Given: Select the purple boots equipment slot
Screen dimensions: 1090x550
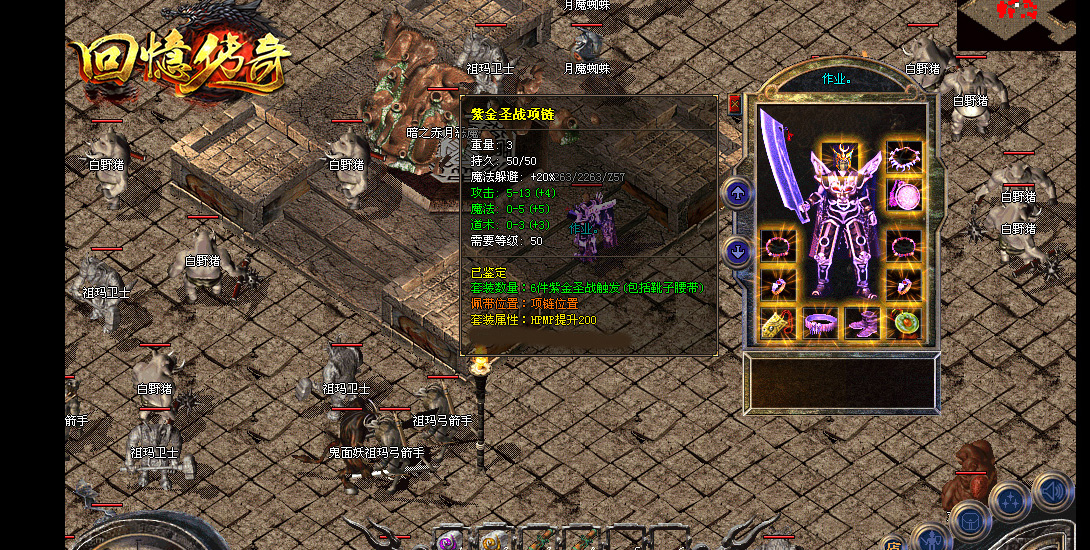Looking at the screenshot, I should [862, 323].
